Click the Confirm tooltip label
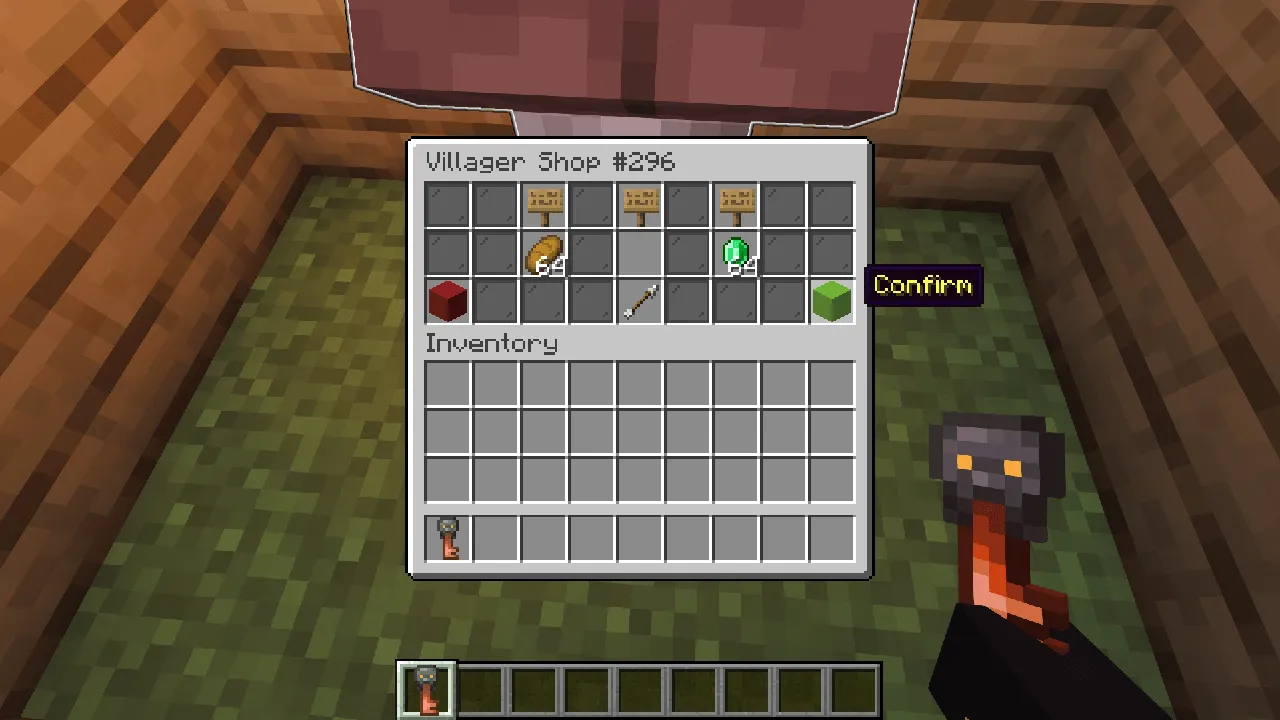Screen dimensions: 1280x720 point(922,286)
